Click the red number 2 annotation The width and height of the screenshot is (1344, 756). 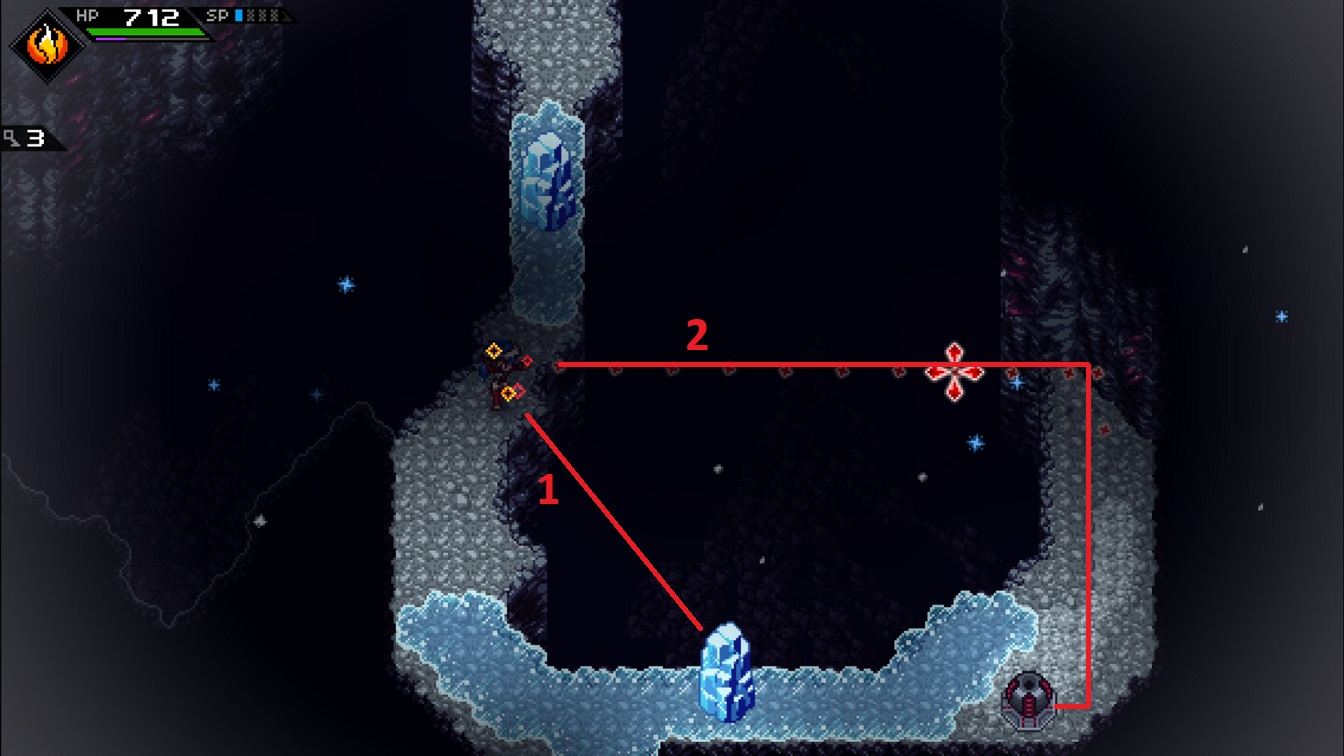[699, 337]
